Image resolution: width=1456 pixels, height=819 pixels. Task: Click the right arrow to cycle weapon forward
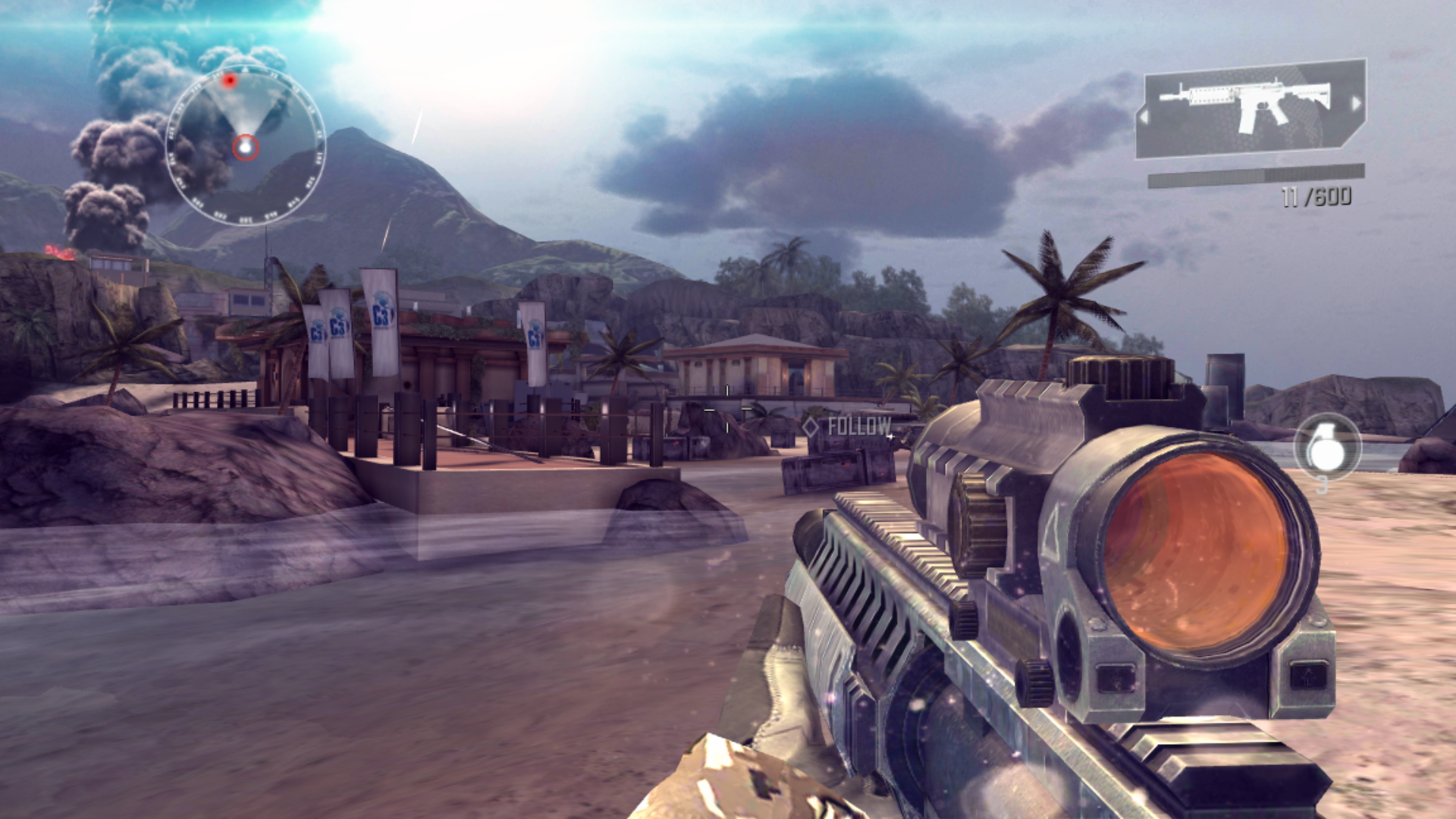pyautogui.click(x=1357, y=102)
